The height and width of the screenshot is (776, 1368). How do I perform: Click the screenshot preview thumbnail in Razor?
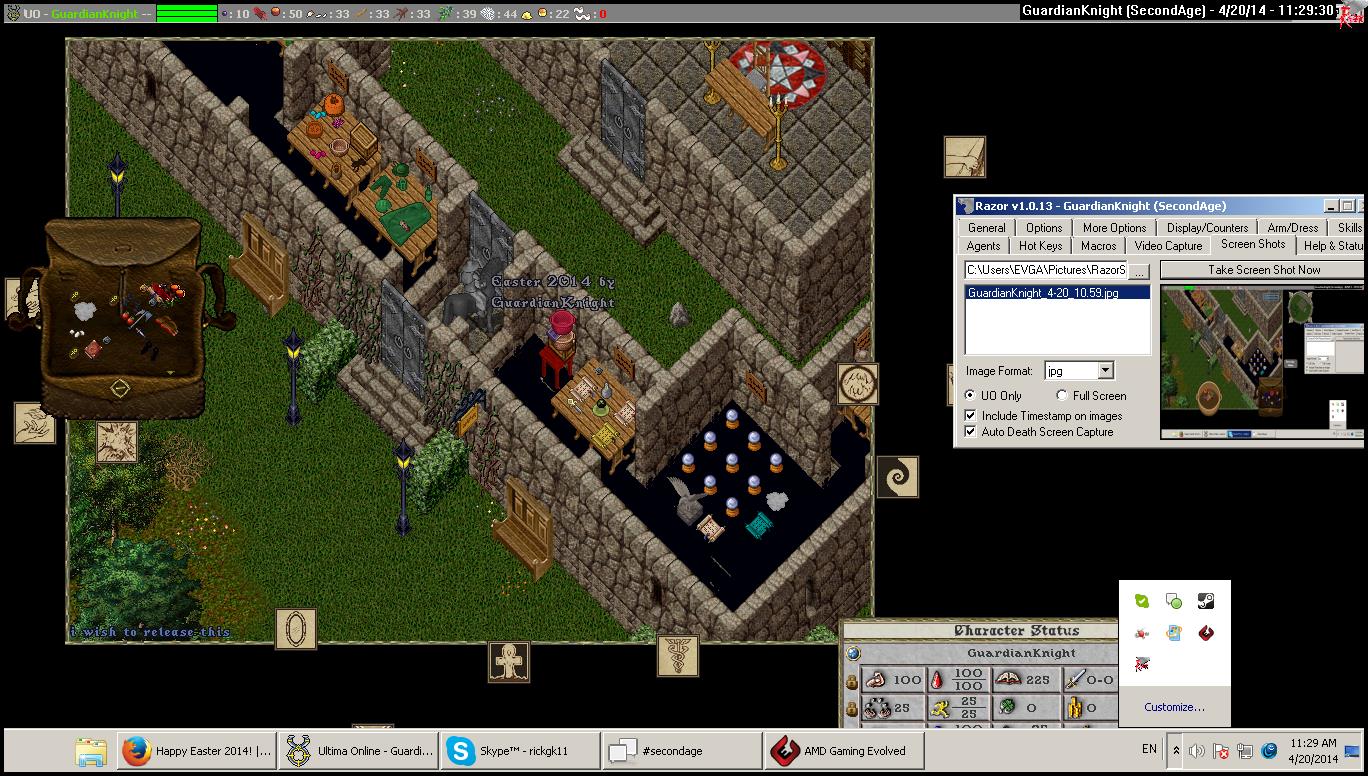1261,362
